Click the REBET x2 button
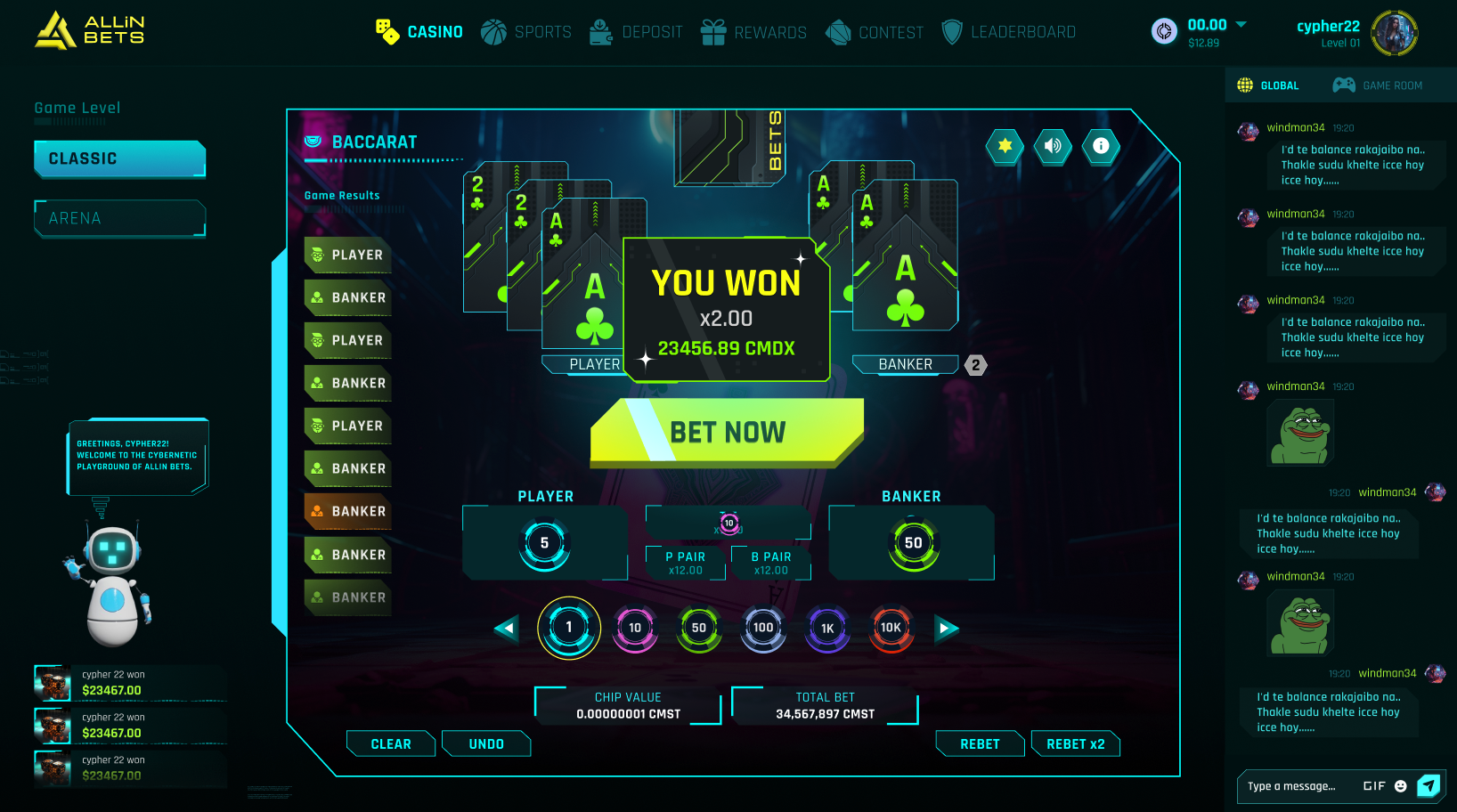The width and height of the screenshot is (1457, 812). pyautogui.click(x=1075, y=744)
